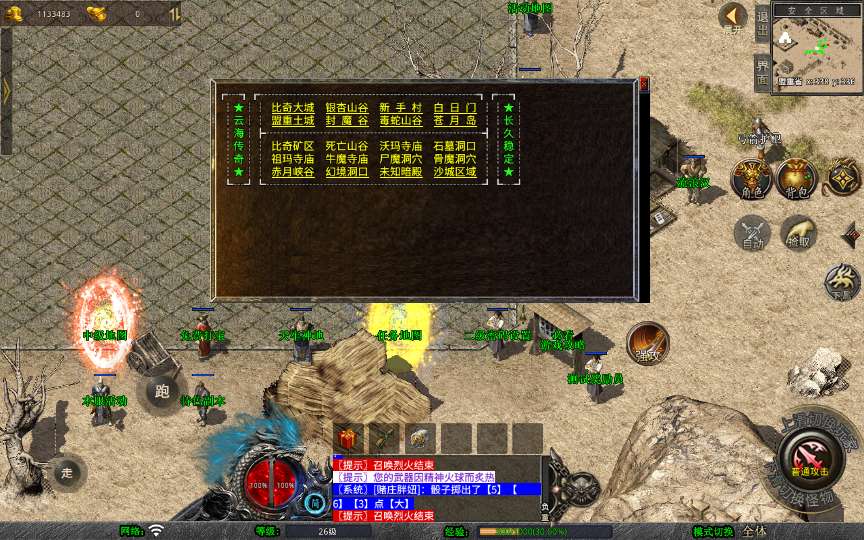
Task: Pick the 封魔谷 teleport link
Action: 346,120
